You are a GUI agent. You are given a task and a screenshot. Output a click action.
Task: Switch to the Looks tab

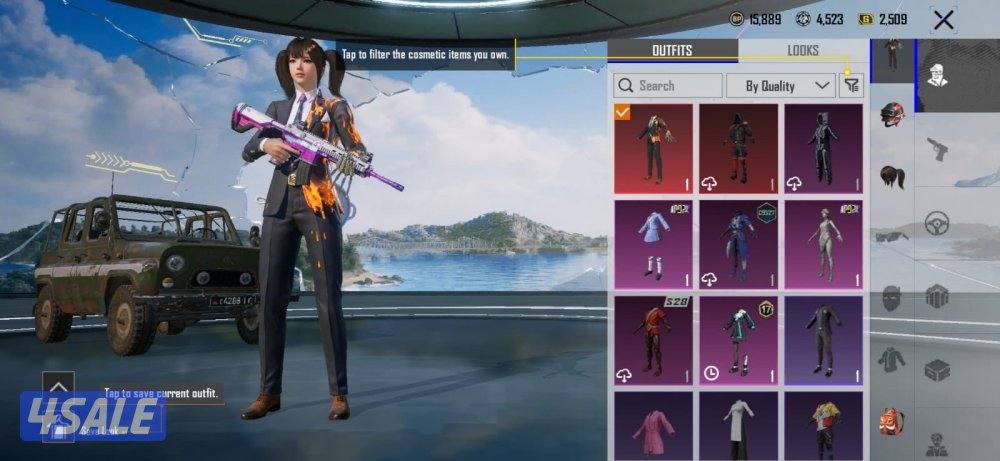coord(802,50)
